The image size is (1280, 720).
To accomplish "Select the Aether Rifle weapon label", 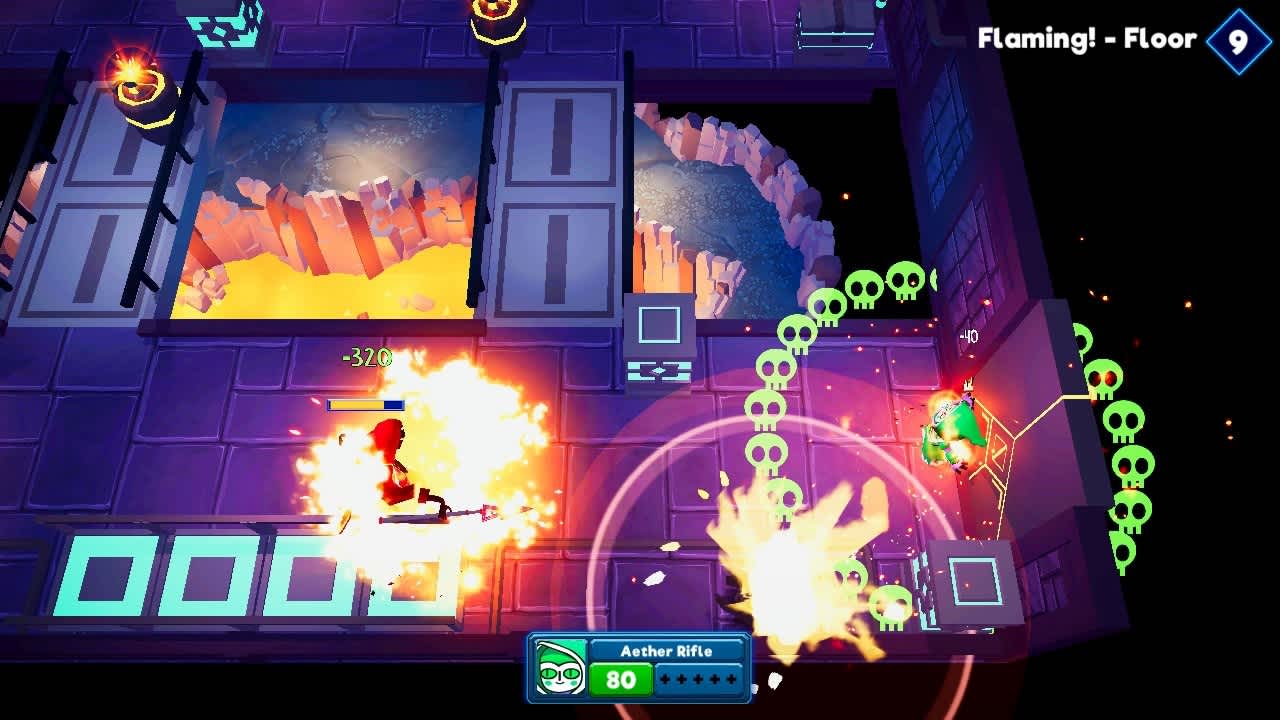I will 668,651.
